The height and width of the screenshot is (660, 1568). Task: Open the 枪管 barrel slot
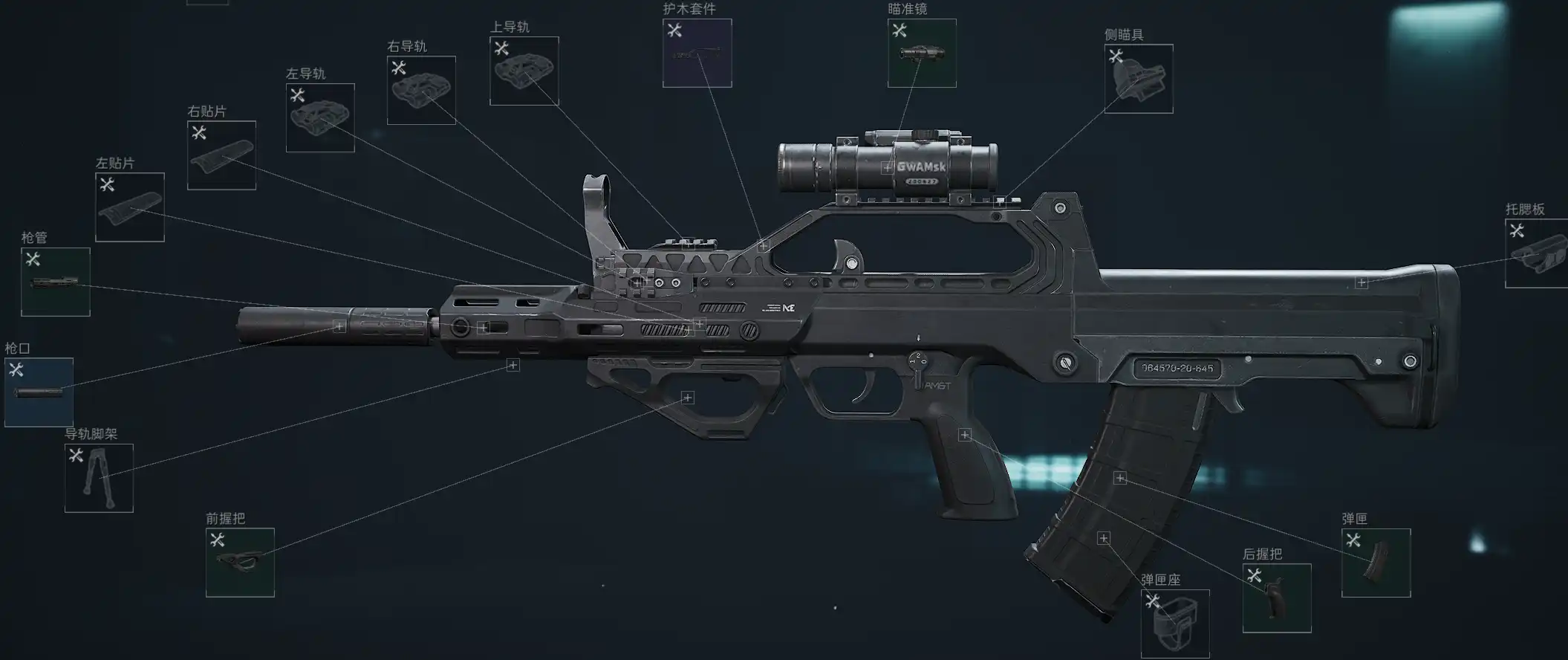tap(56, 282)
